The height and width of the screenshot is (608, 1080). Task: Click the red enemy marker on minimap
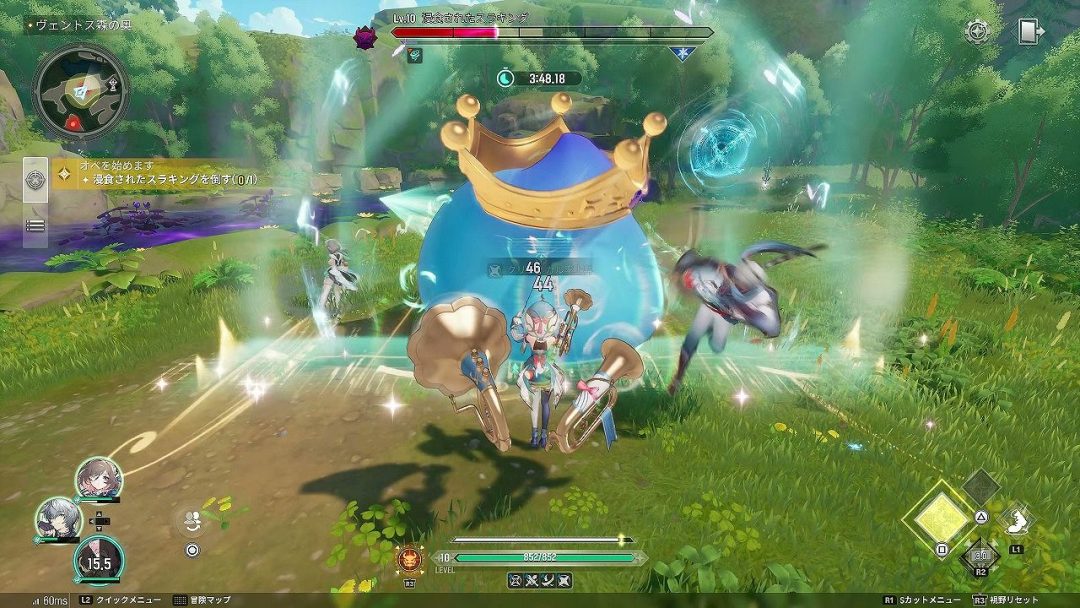pos(74,123)
